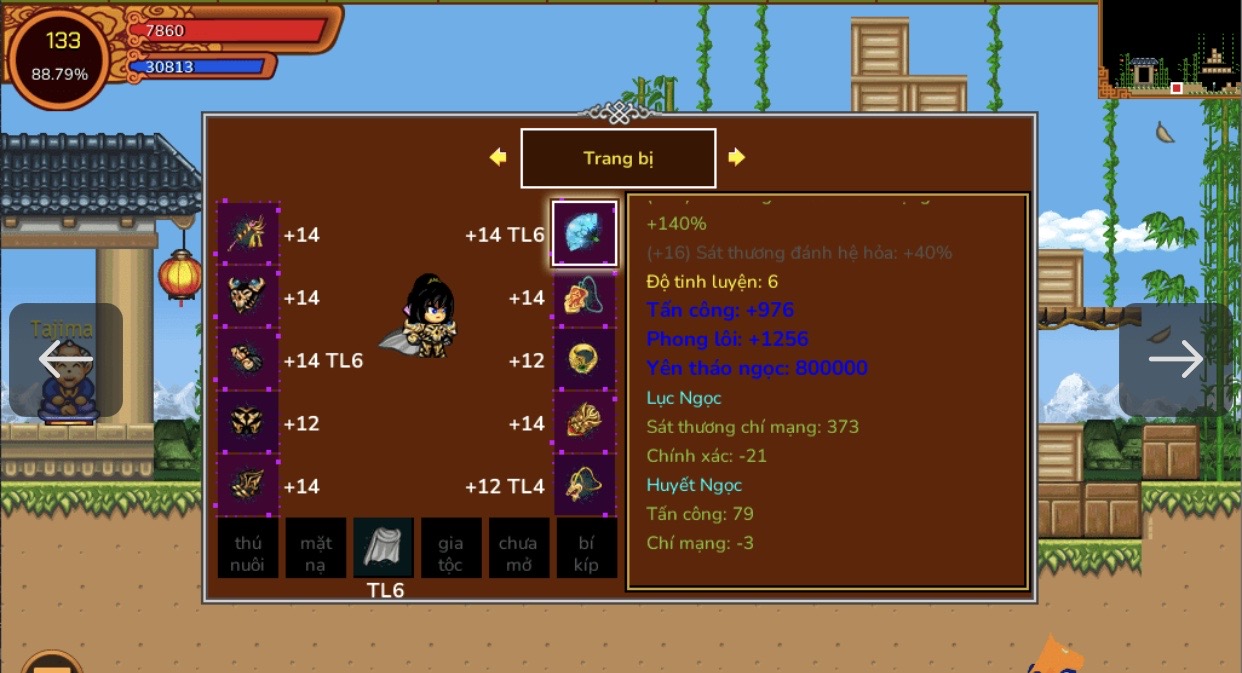Viewport: 1242px width, 673px height.
Task: Go to the next tab with right yellow arrow
Action: click(x=737, y=157)
